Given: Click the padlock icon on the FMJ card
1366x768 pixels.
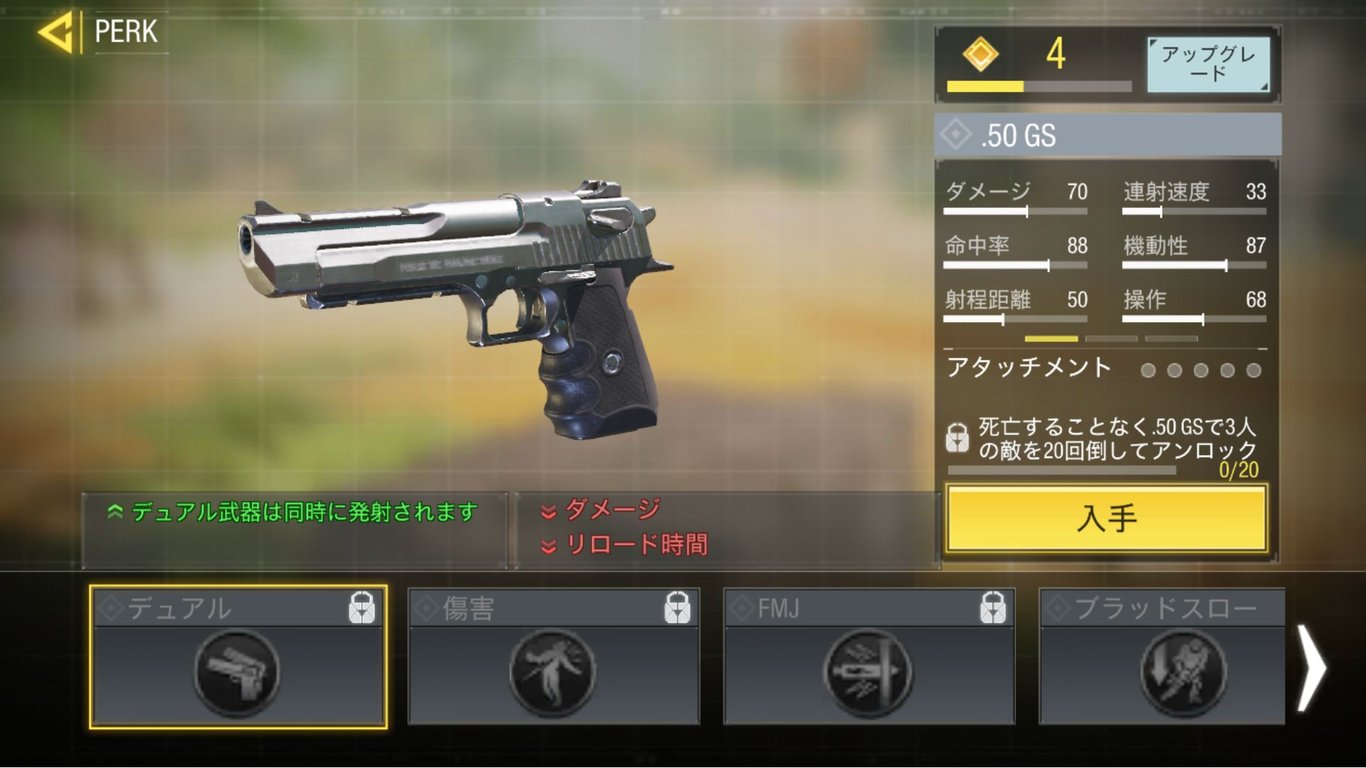Looking at the screenshot, I should coord(993,606).
